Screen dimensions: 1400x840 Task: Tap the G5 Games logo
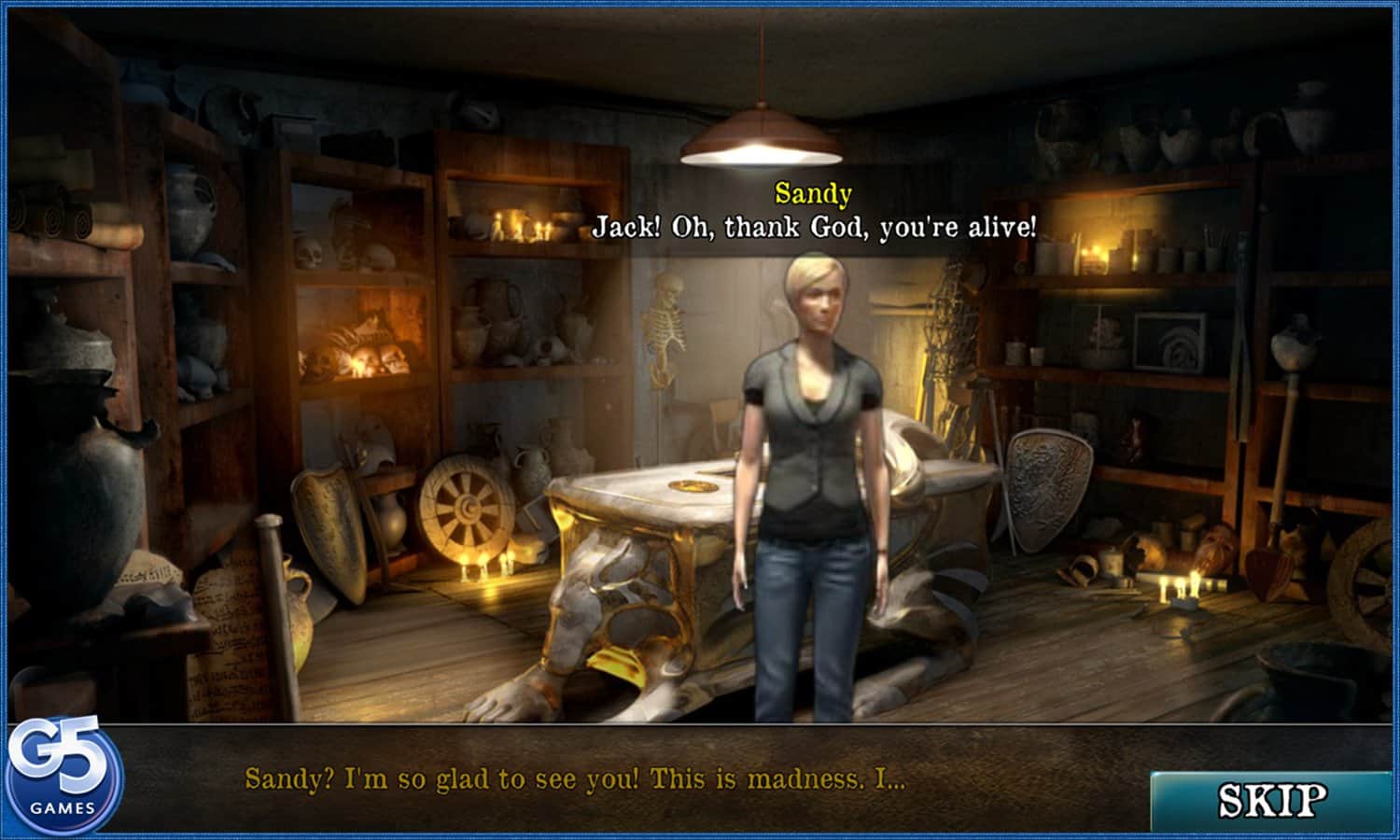[62, 777]
